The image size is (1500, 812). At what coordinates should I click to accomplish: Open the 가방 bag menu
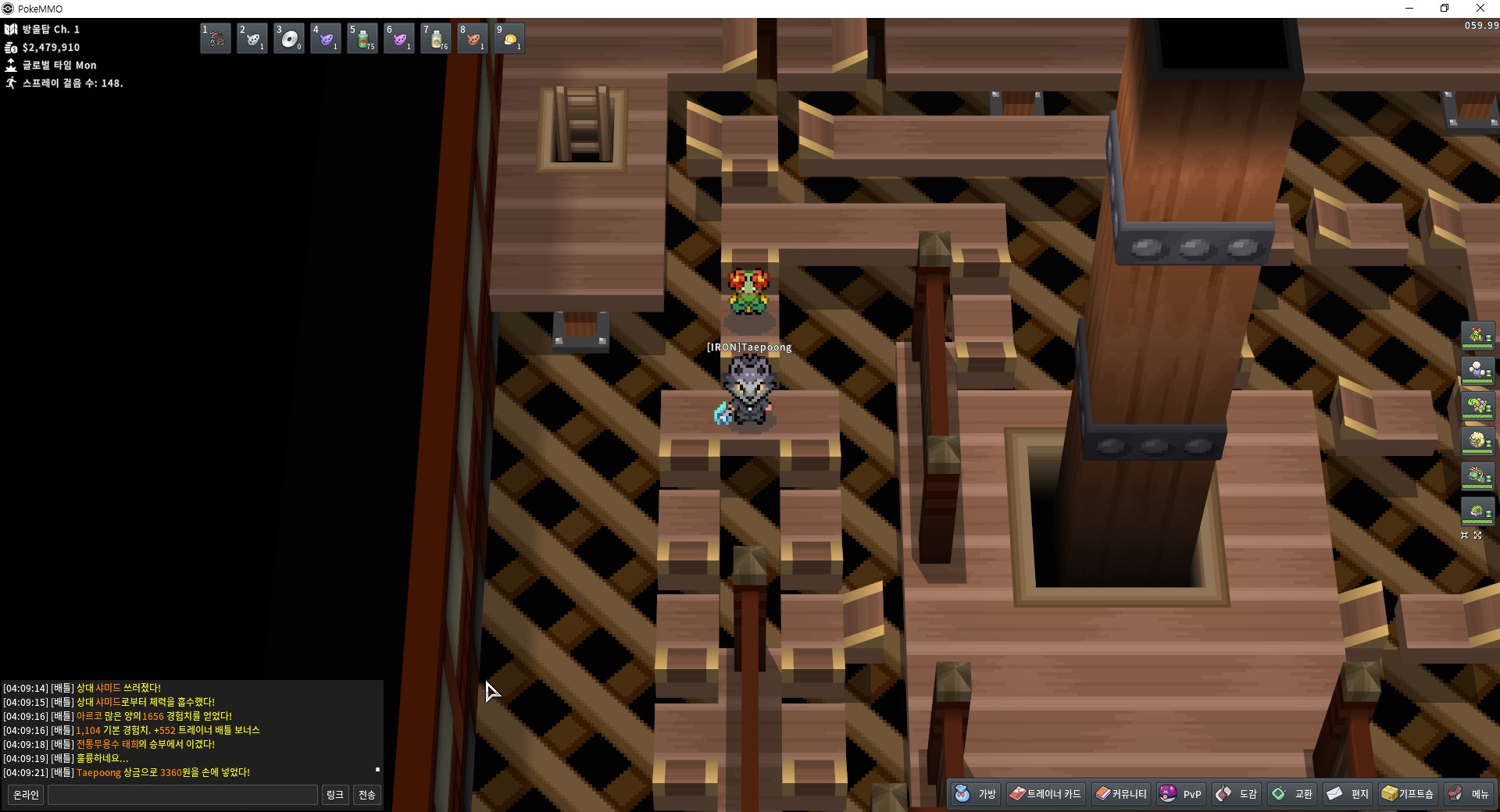point(977,794)
